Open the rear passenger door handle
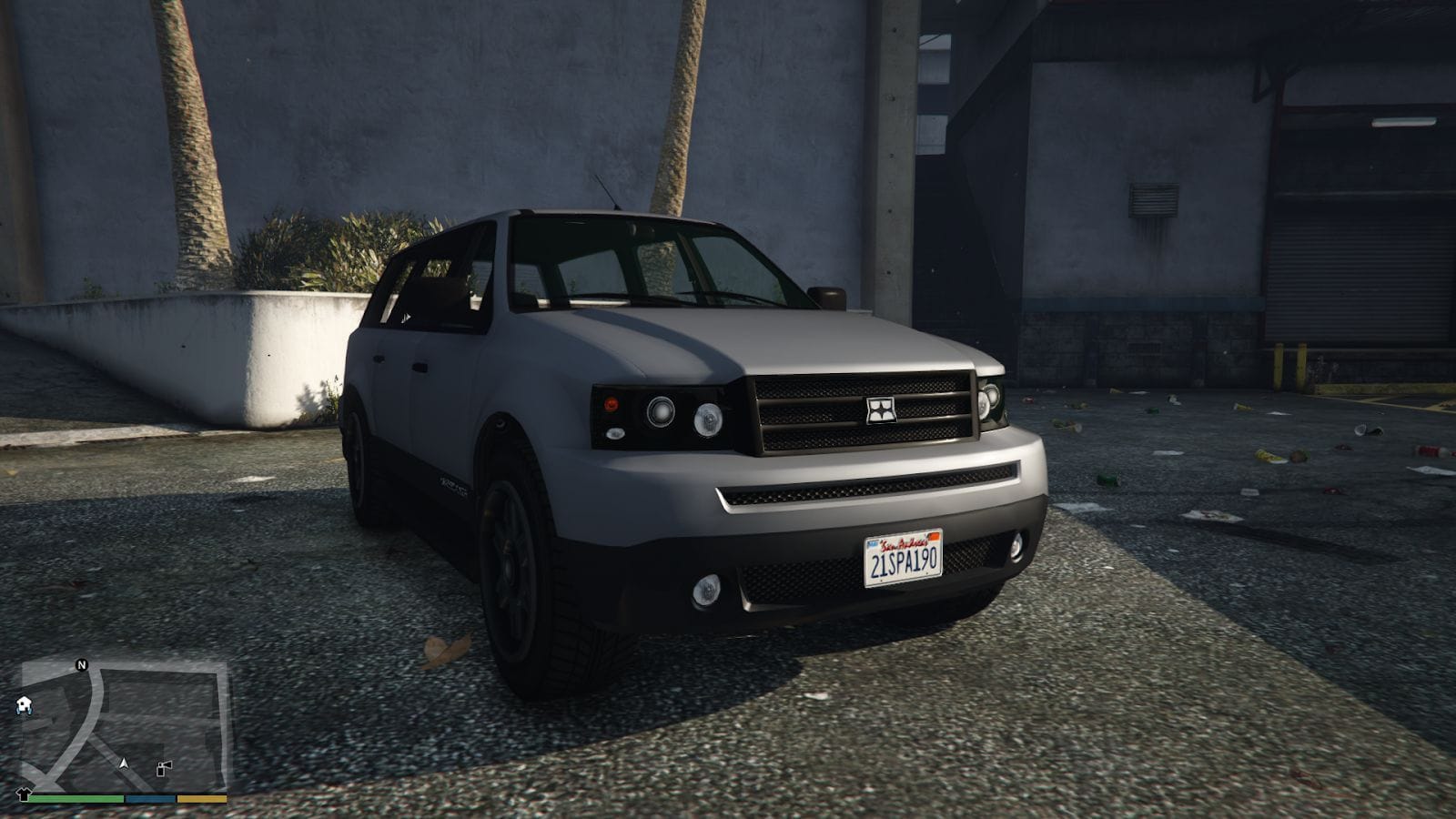 pyautogui.click(x=378, y=359)
